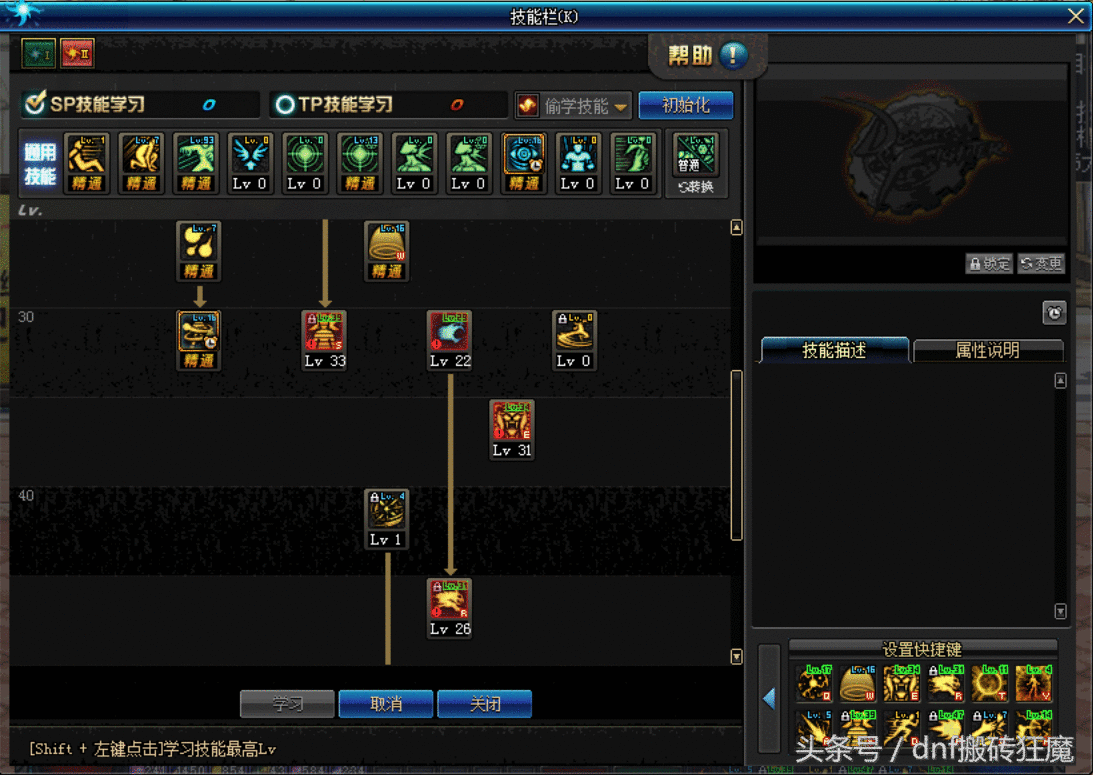This screenshot has width=1093, height=775.
Task: Open the 偷学技能 dropdown
Action: [x=574, y=105]
